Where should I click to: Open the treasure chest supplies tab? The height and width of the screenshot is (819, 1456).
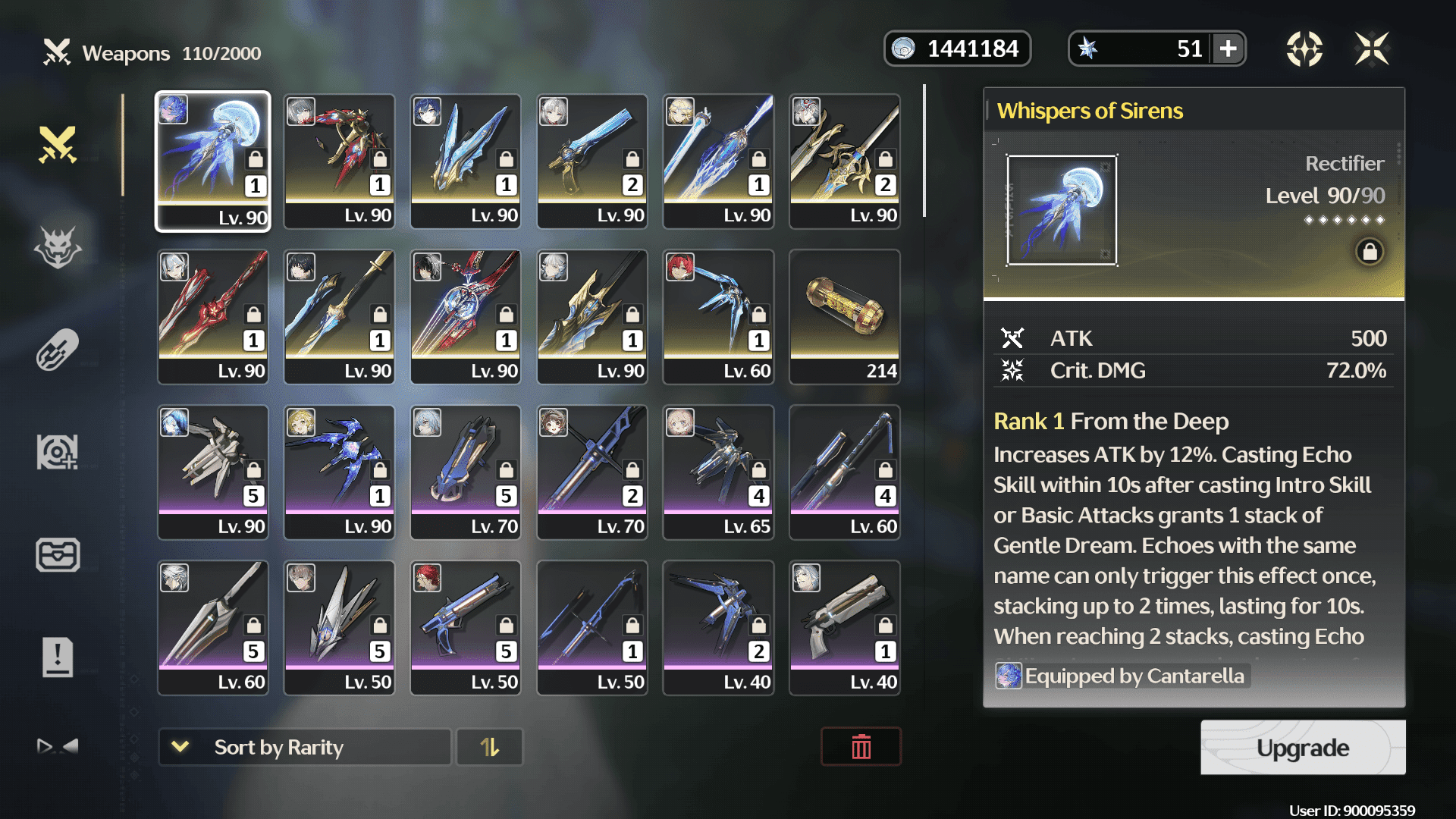[x=58, y=554]
